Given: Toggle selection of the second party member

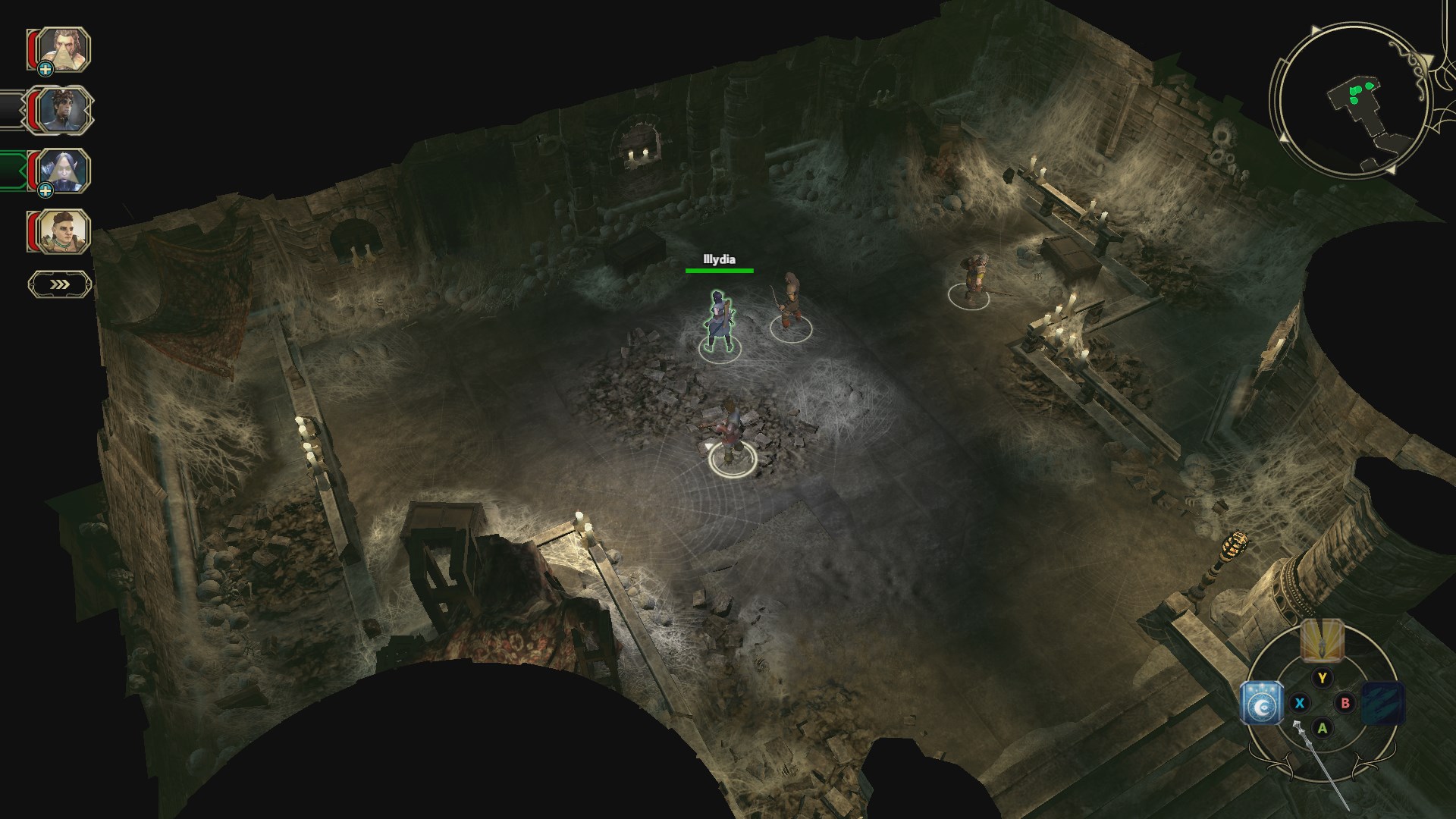Looking at the screenshot, I should point(64,110).
